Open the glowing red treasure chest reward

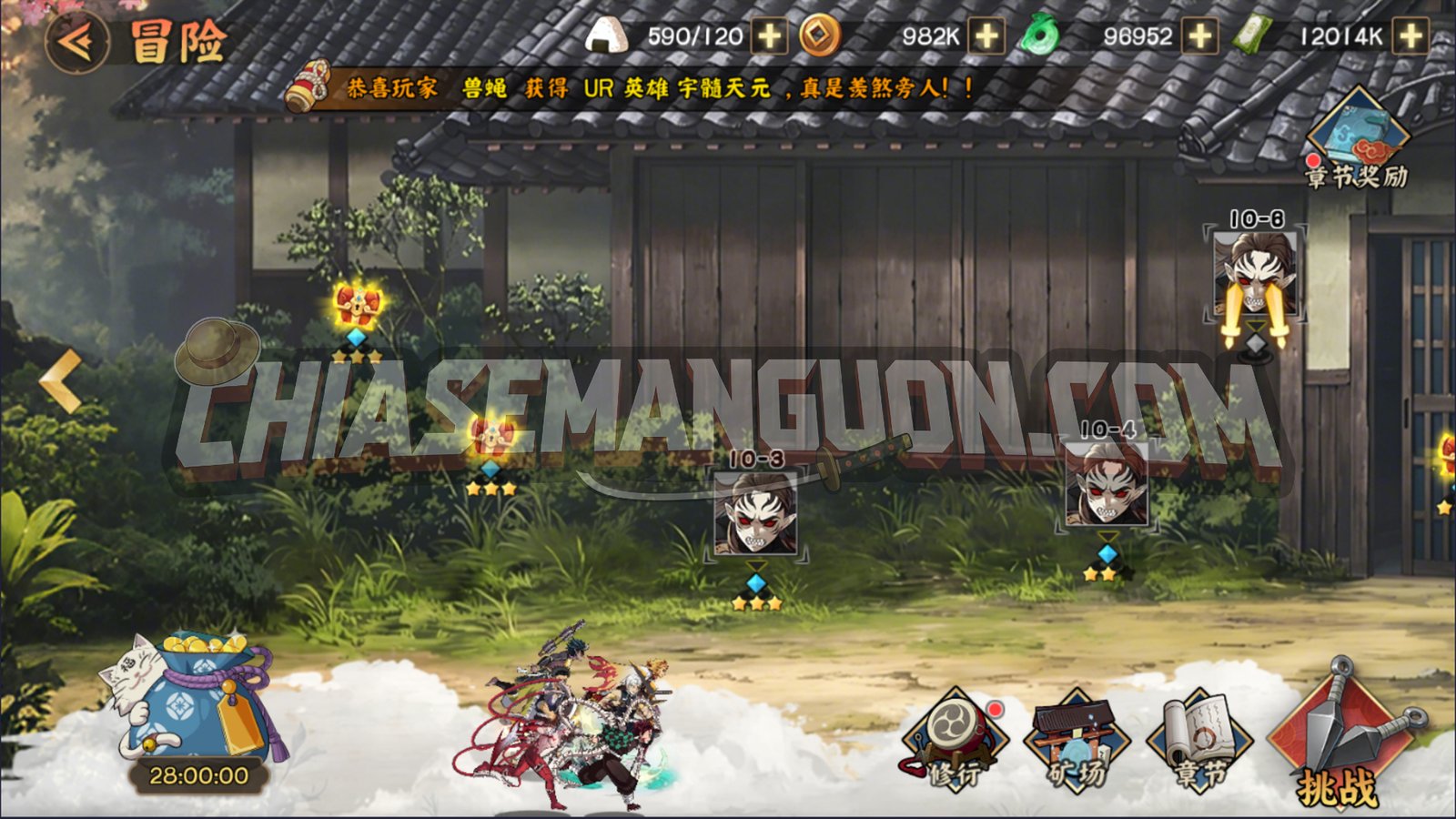pyautogui.click(x=357, y=305)
